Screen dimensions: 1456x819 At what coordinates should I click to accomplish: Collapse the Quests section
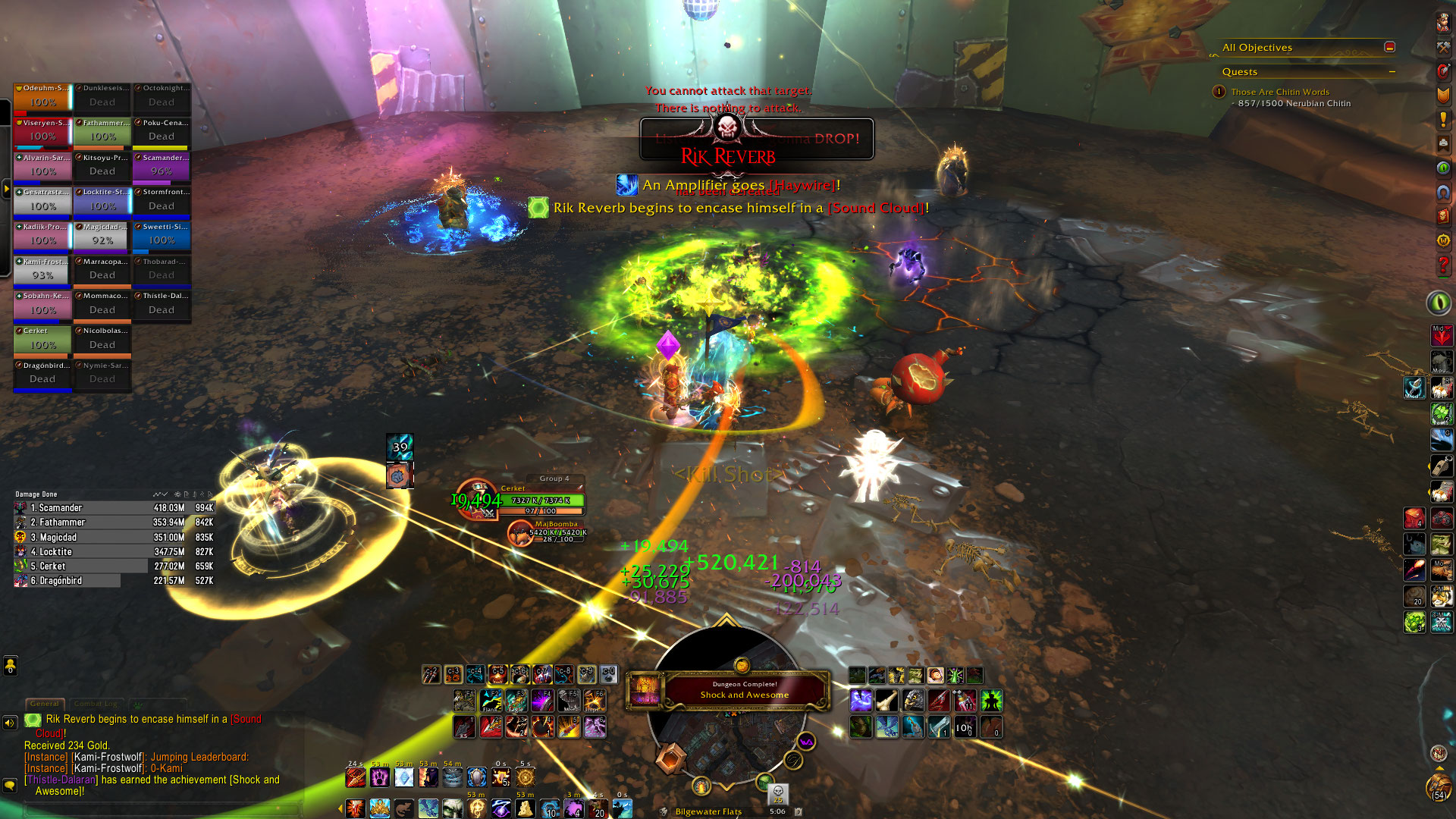[x=1392, y=72]
